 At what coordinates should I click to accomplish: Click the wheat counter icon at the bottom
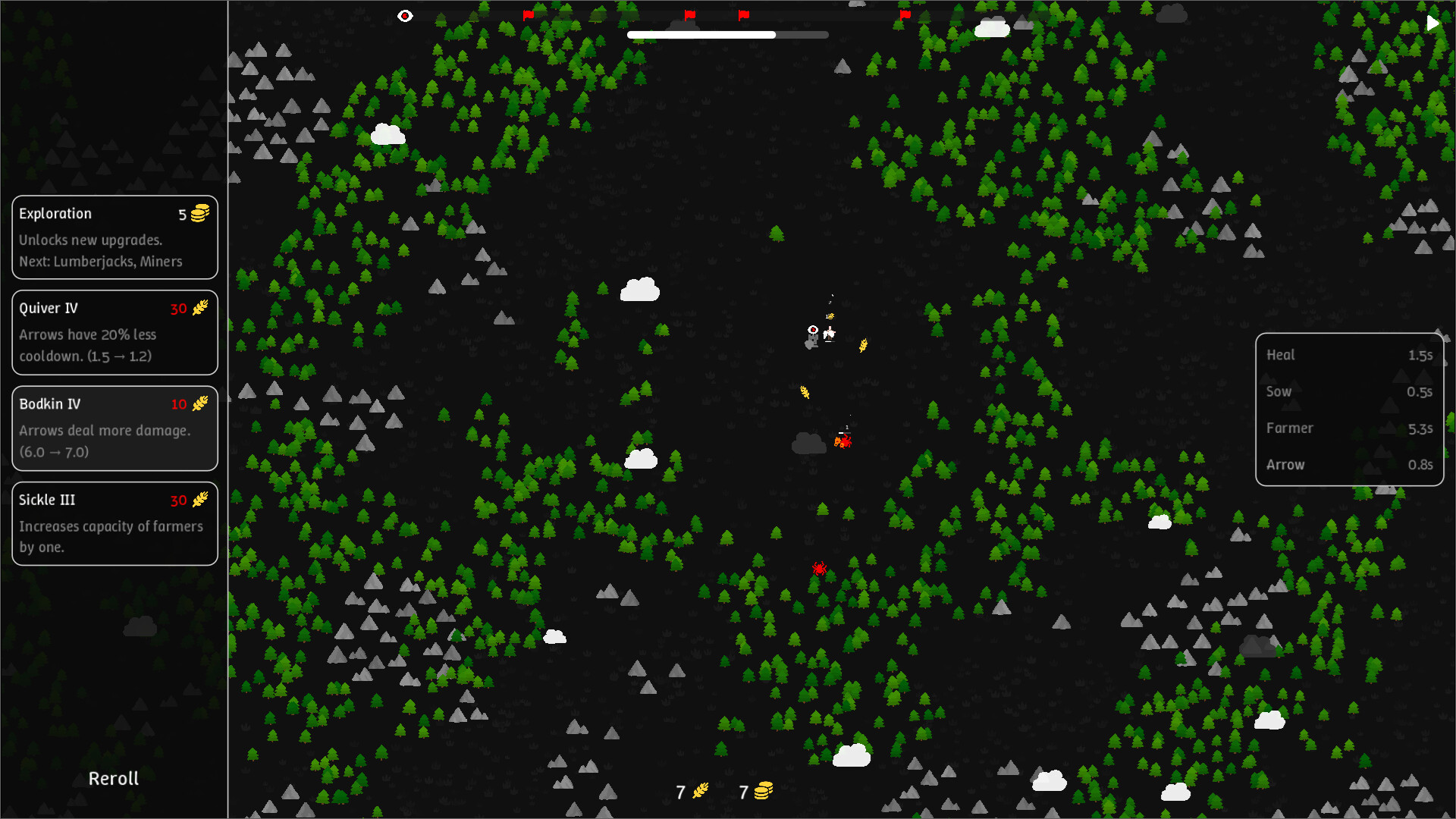click(699, 790)
